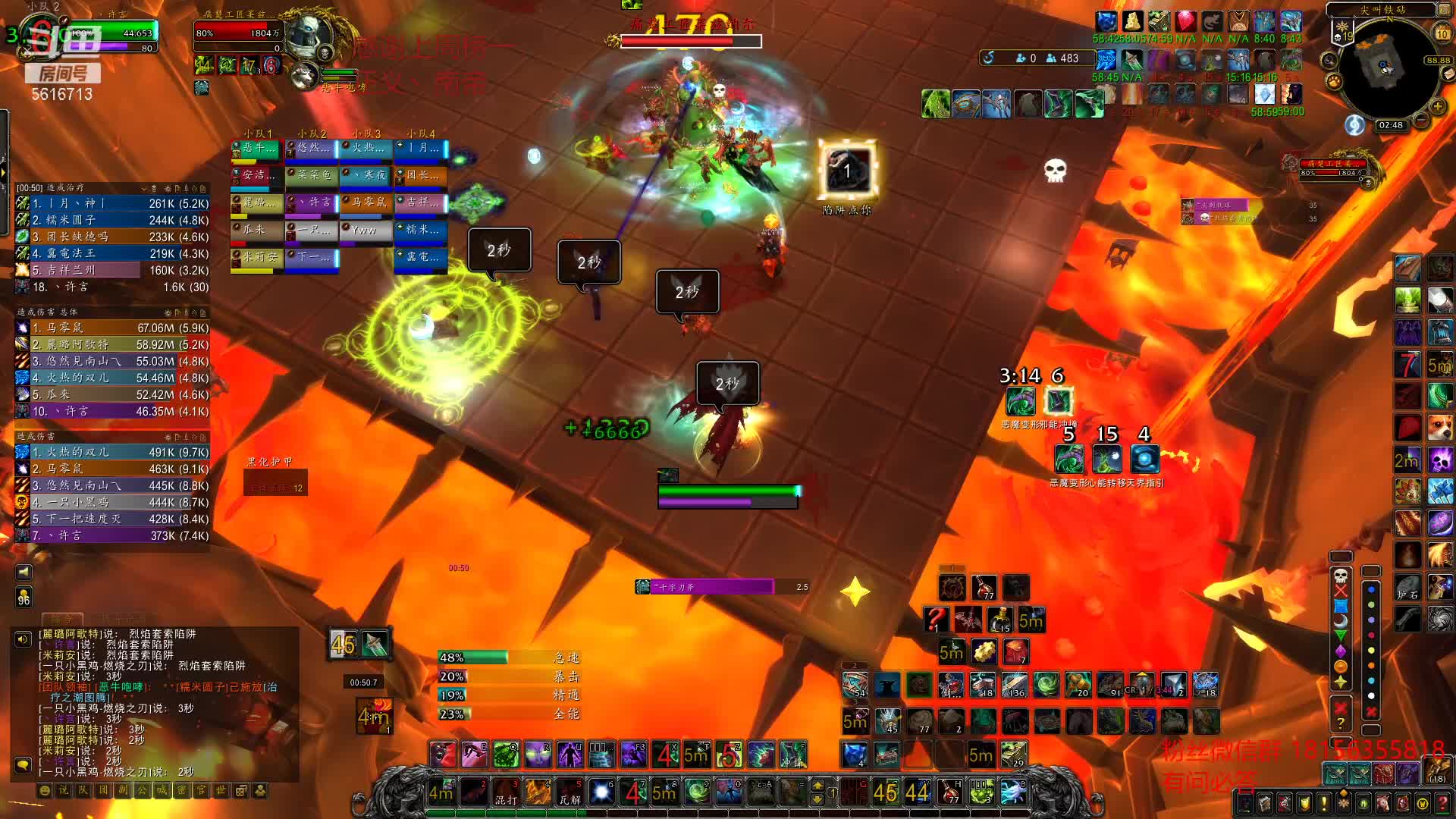Click the 陷阱点你 trap alert icon
The image size is (1456, 819).
[847, 171]
